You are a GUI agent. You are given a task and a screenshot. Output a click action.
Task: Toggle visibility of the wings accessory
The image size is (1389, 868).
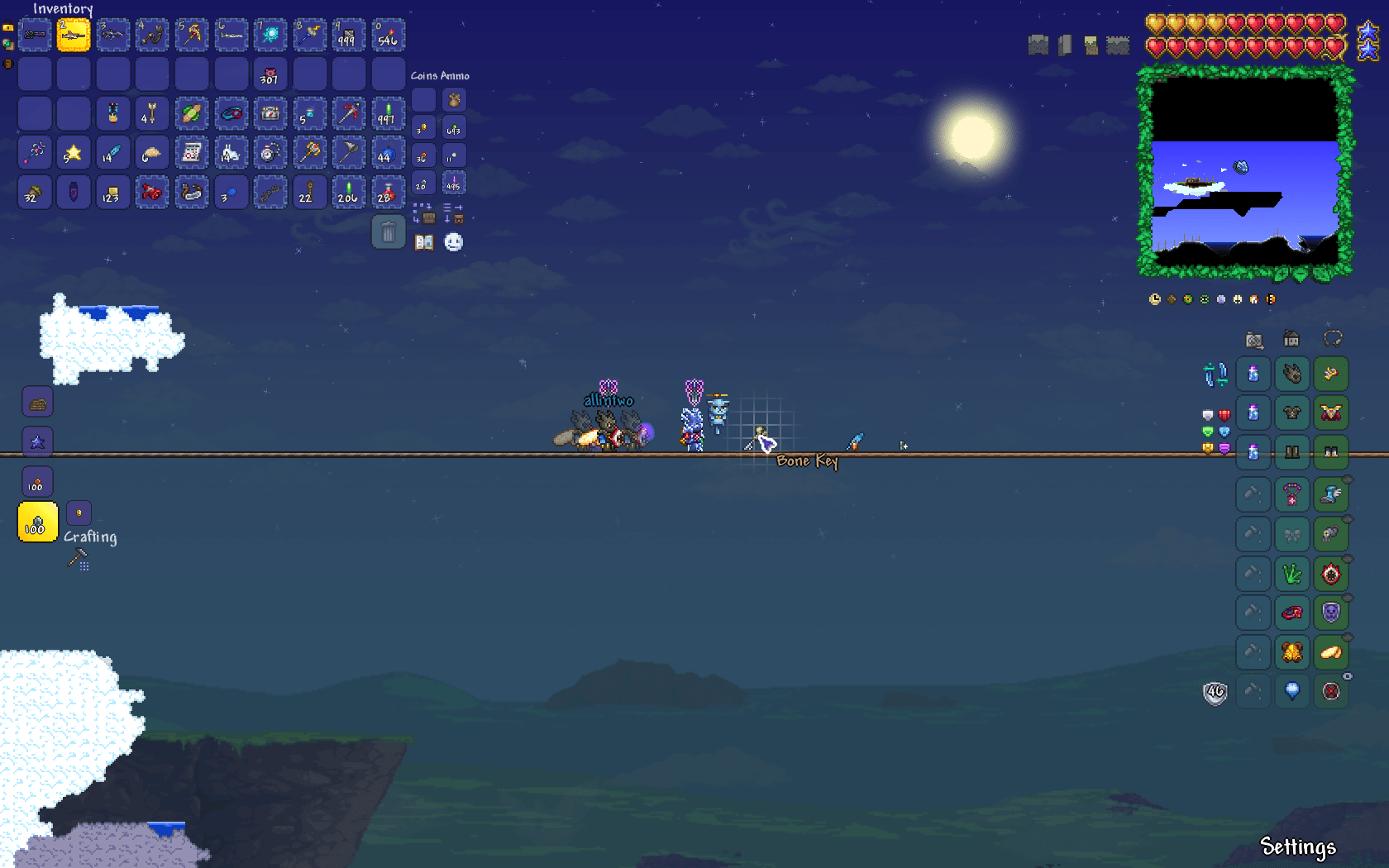(x=1348, y=518)
